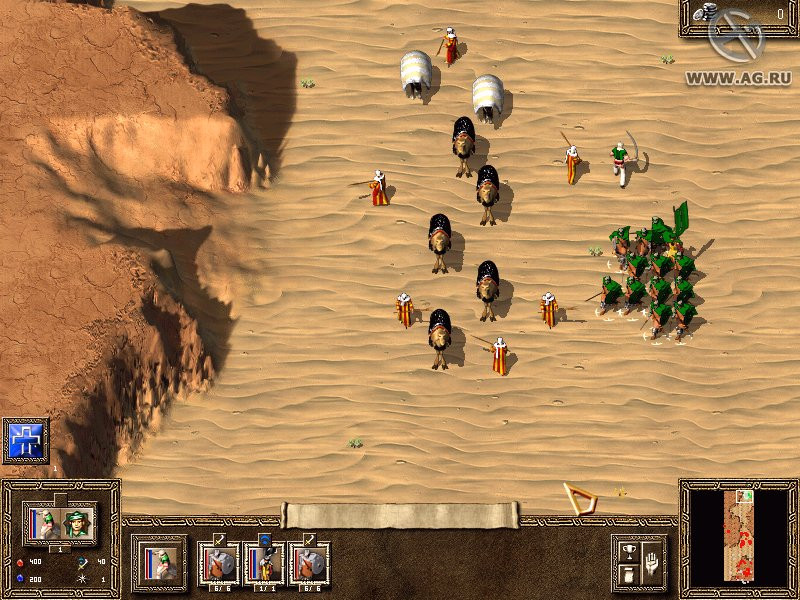Select the green-hatted hero face portrait
Image resolution: width=800 pixels, height=600 pixels.
click(x=77, y=522)
